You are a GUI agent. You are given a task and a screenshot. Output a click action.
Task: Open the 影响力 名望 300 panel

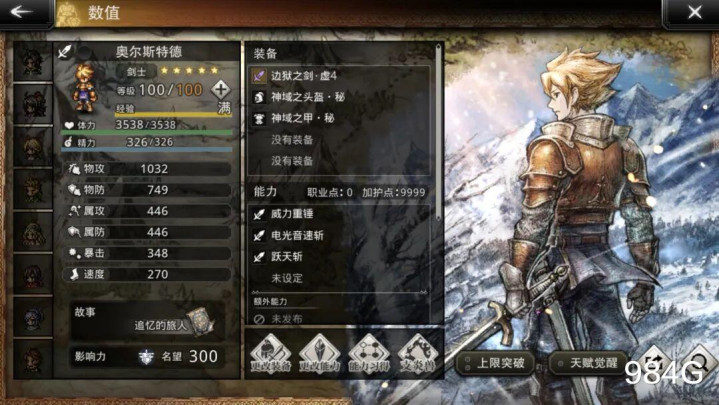pos(148,356)
